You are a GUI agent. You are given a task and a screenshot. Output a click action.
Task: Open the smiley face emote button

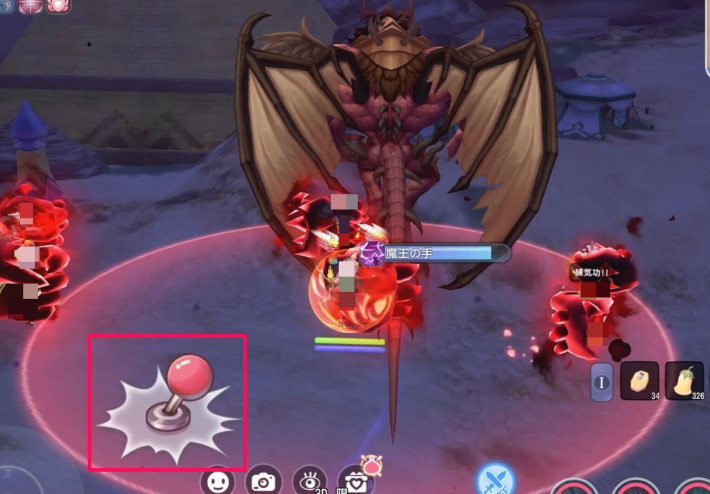coord(218,481)
